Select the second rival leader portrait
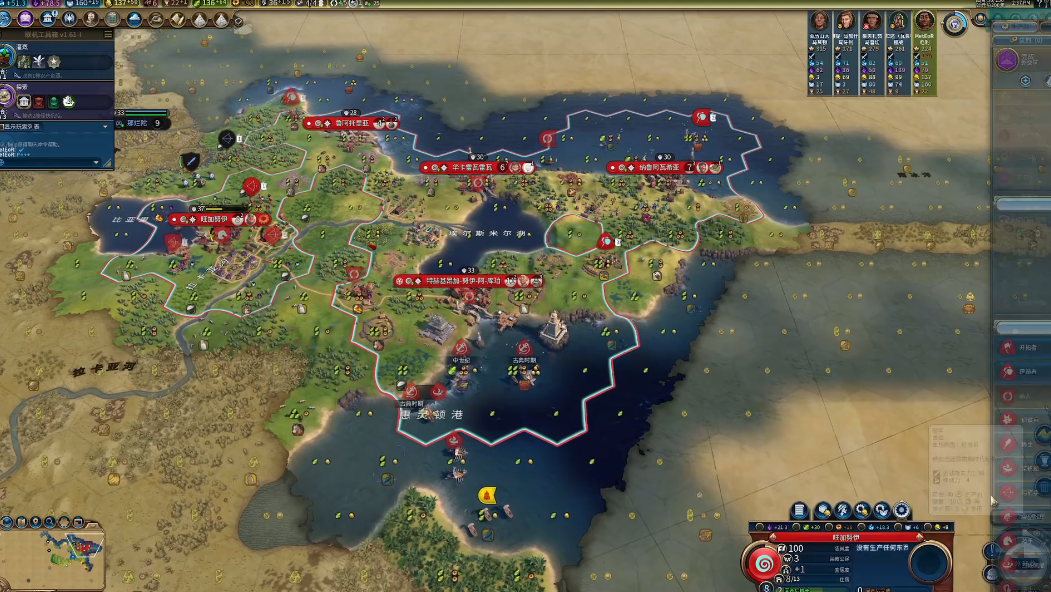 pyautogui.click(x=846, y=21)
